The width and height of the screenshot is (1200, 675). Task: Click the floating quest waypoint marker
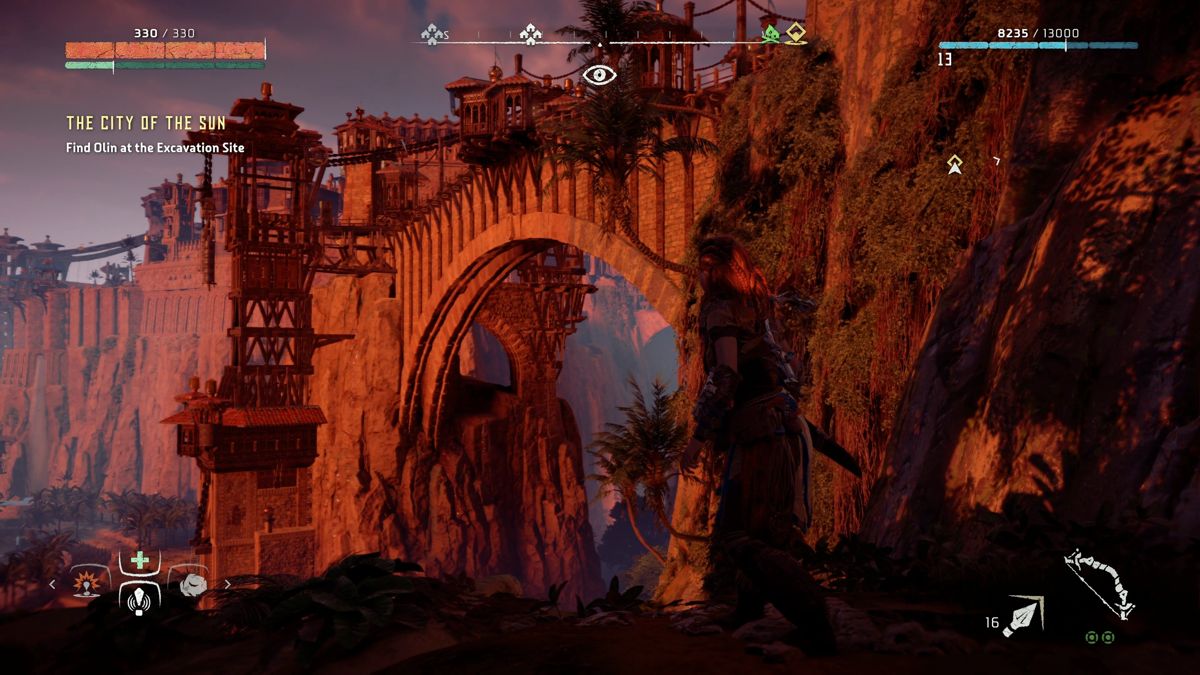[955, 164]
